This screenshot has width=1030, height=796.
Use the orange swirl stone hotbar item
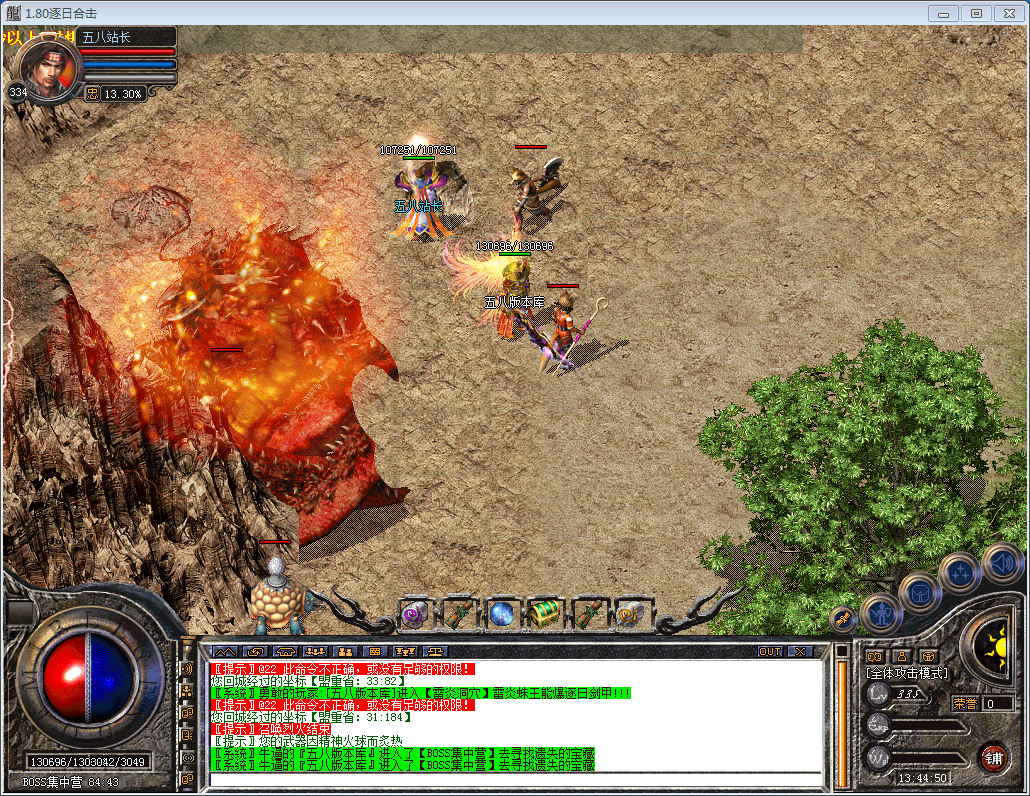point(630,614)
